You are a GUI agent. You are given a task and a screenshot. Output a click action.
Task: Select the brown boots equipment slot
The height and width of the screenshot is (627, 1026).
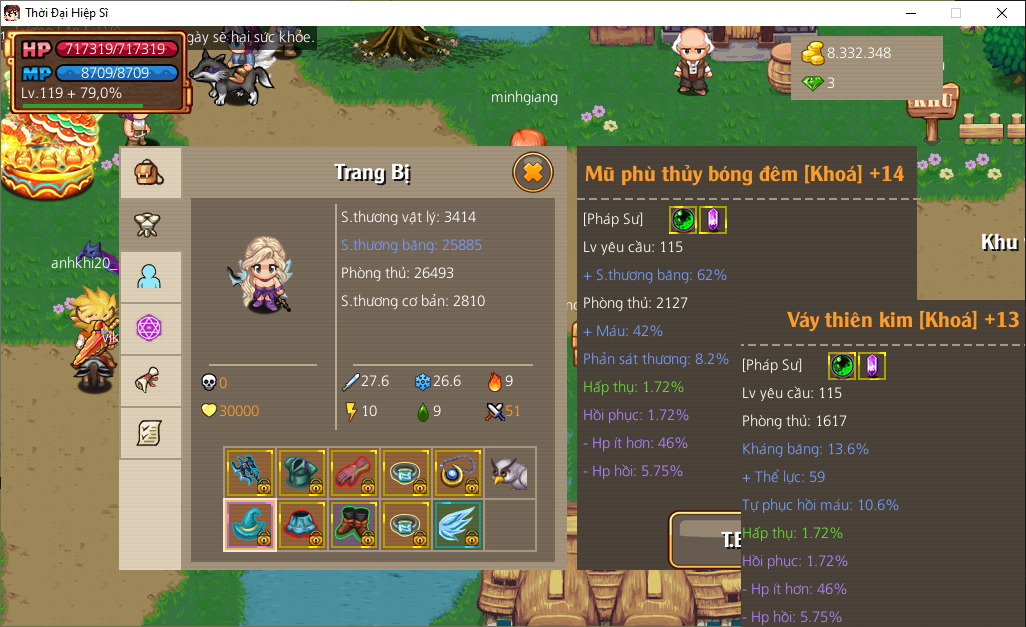coord(354,525)
